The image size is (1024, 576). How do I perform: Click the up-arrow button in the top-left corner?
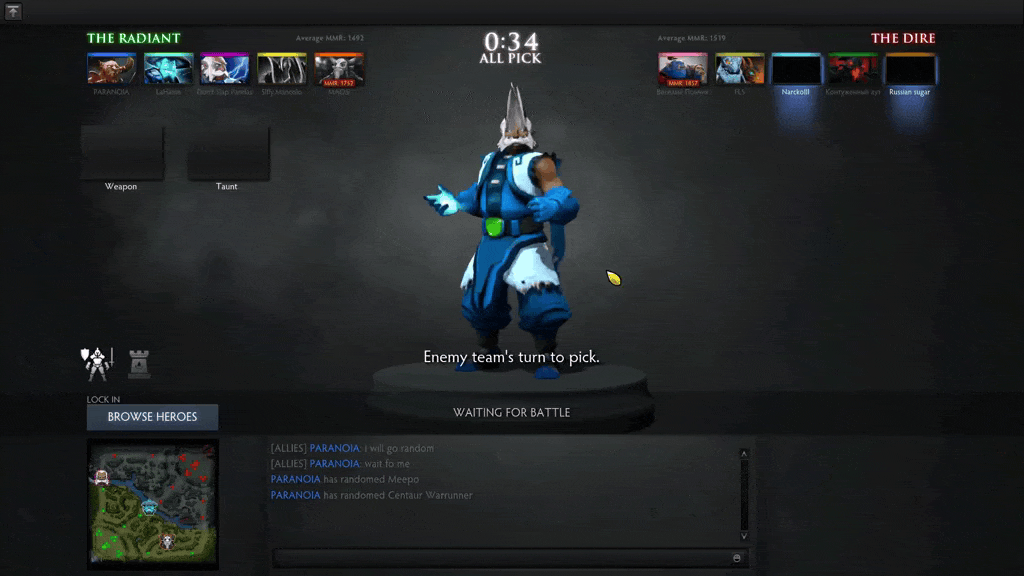[13, 12]
